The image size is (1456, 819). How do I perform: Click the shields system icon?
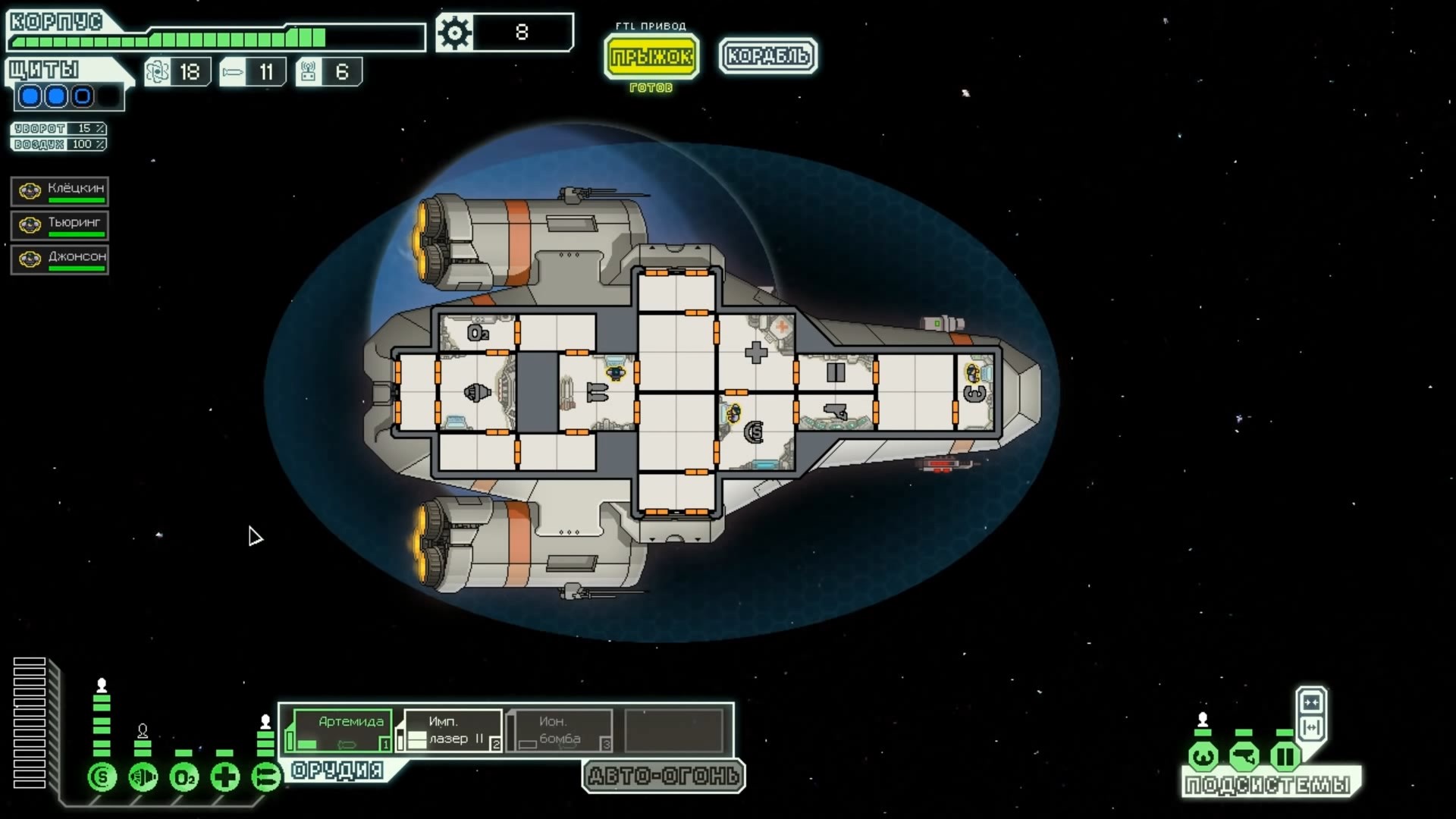click(102, 777)
